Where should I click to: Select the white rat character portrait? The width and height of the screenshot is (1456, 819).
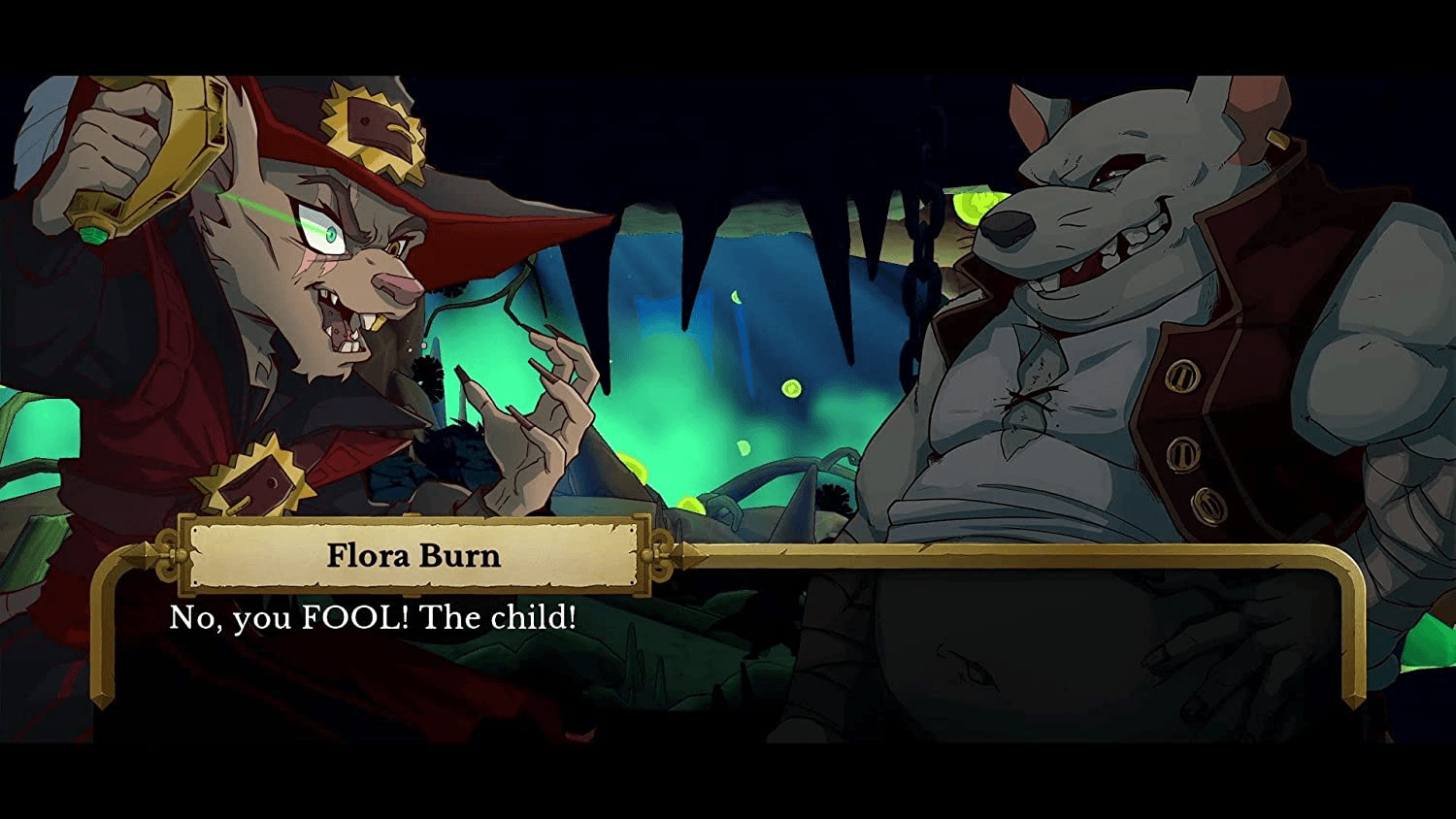(1116, 291)
